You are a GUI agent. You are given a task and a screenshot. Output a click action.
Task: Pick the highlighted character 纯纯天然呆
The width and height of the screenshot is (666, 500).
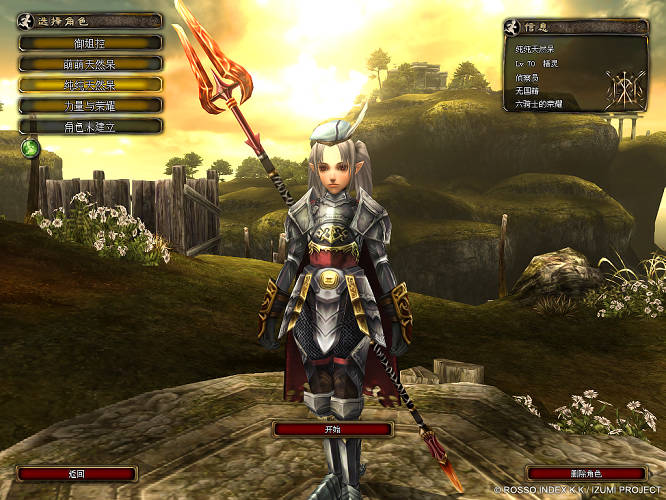click(90, 84)
